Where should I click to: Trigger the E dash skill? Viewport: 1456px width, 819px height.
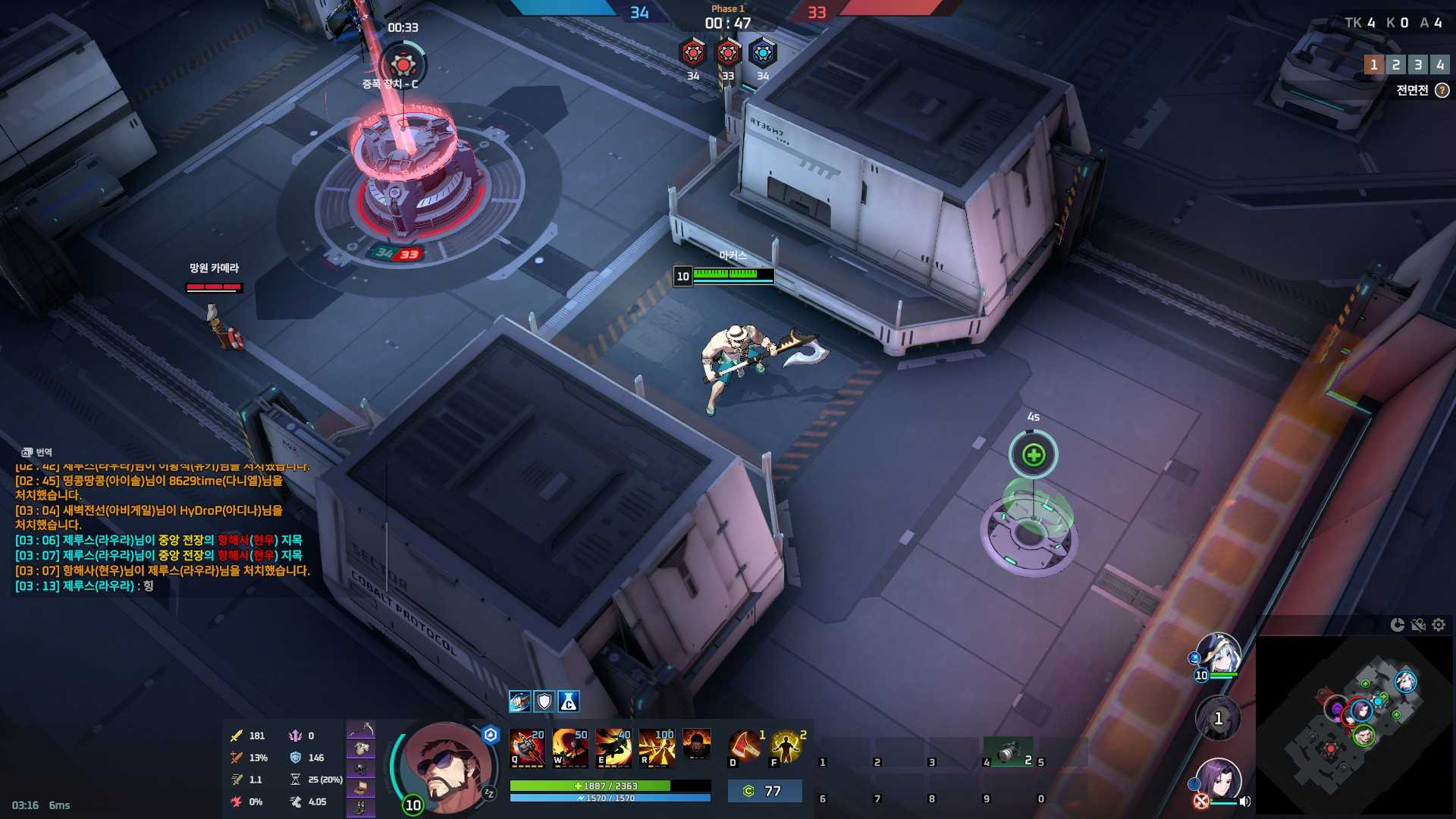613,747
